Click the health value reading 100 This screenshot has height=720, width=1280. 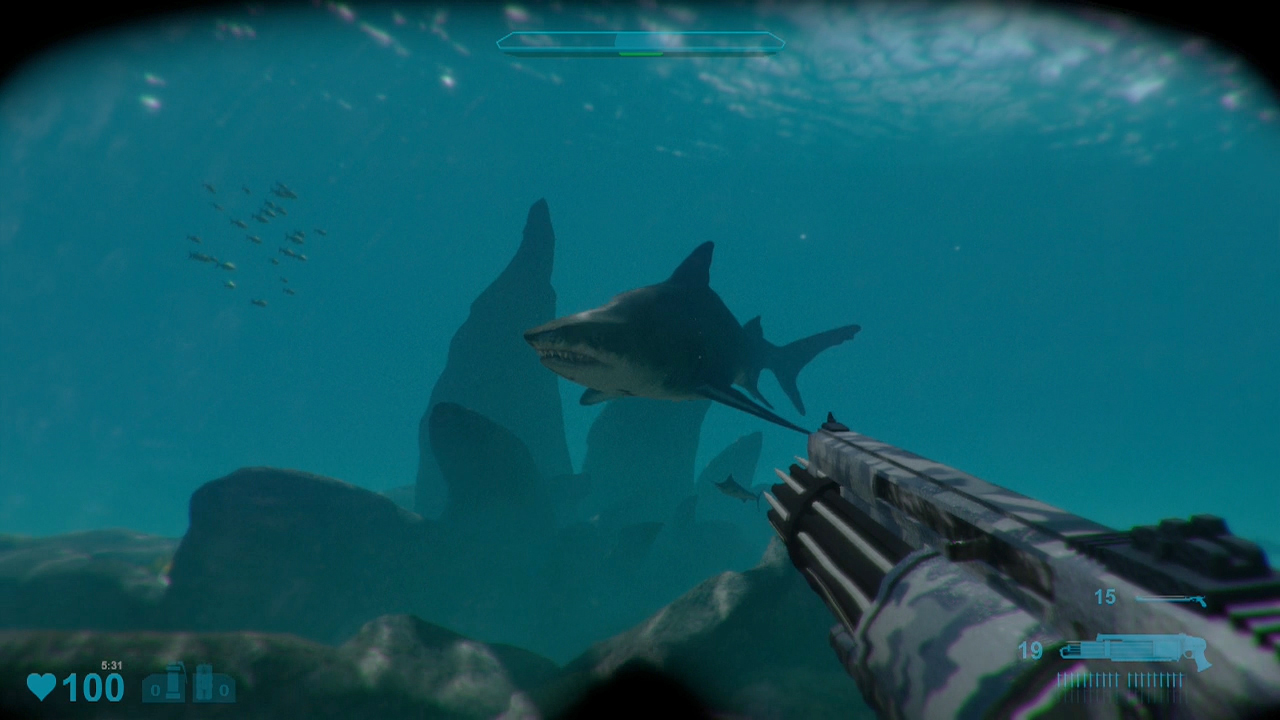pos(93,686)
